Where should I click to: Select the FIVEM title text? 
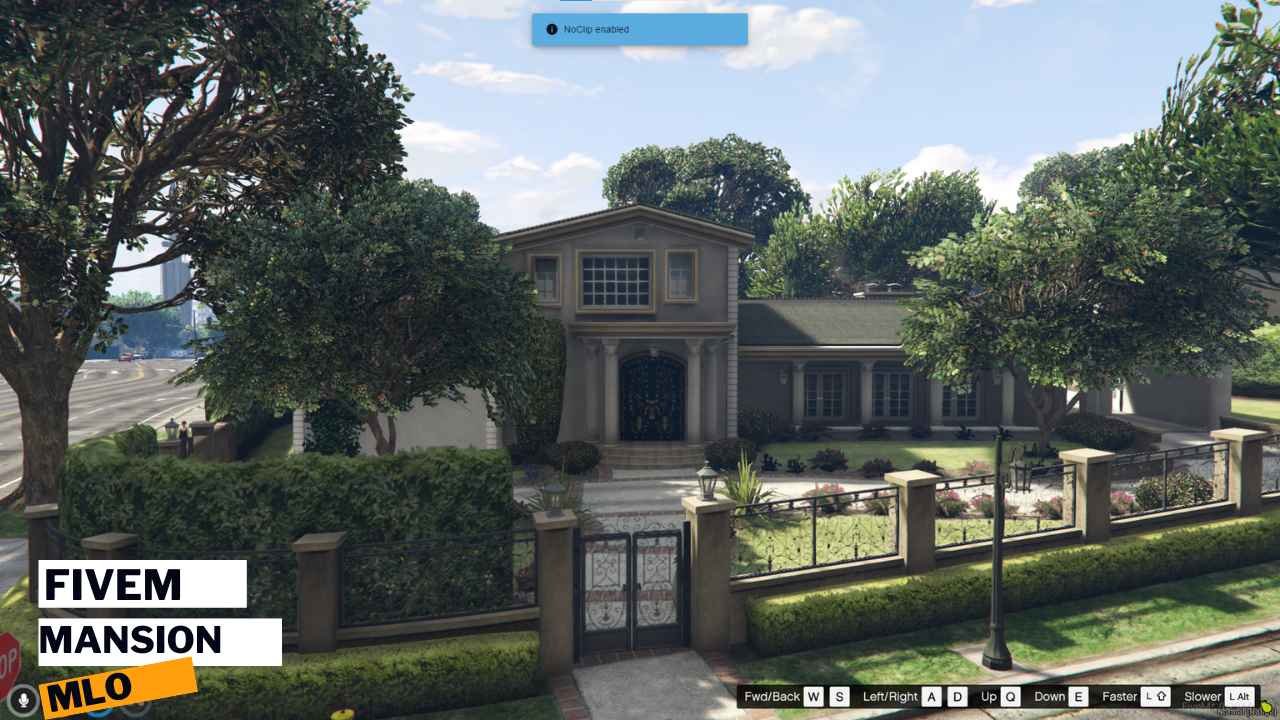tap(113, 585)
